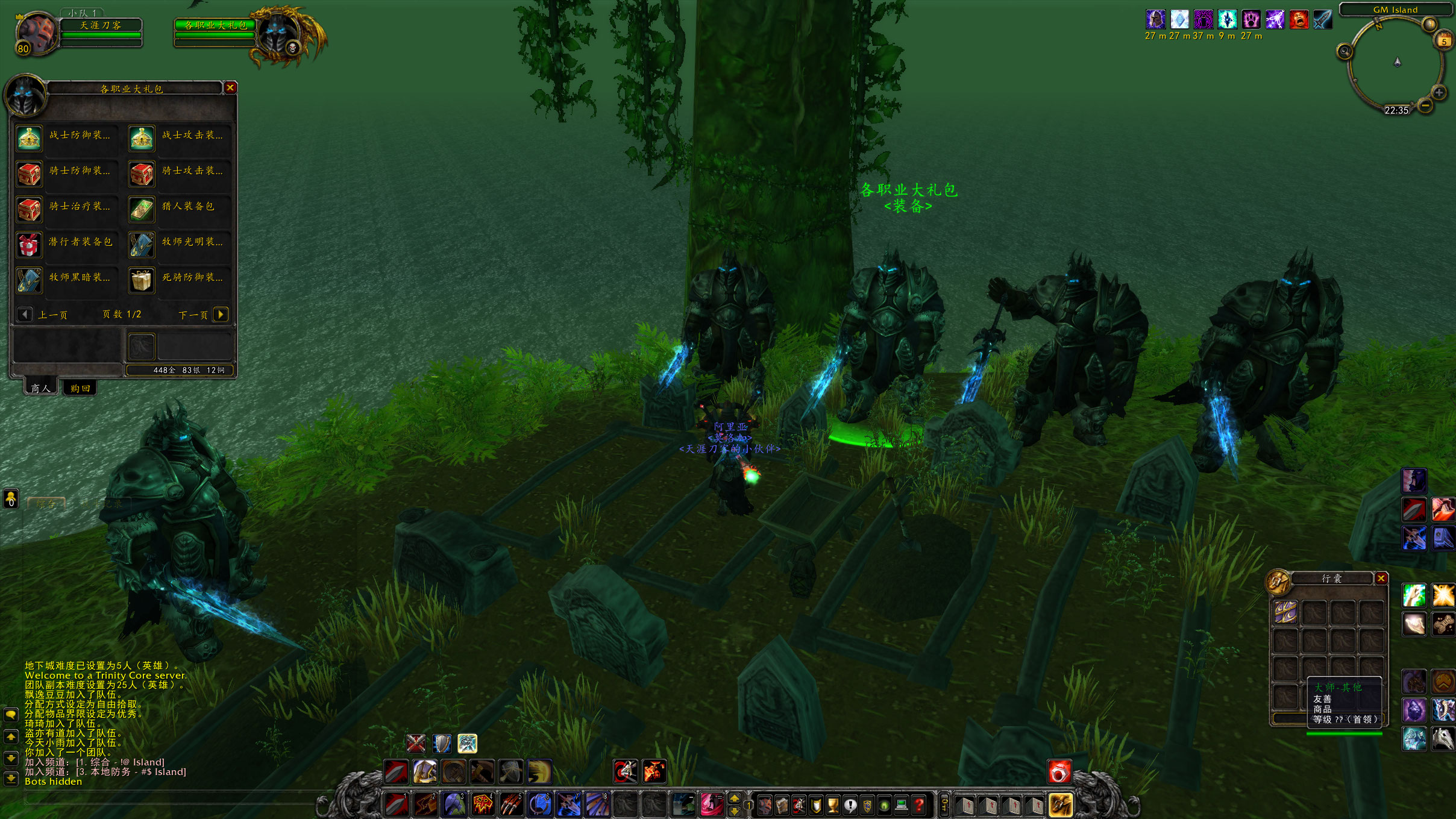The height and width of the screenshot is (819, 1456).
Task: Buy the 战士攻击装 gift pack
Action: (x=142, y=139)
